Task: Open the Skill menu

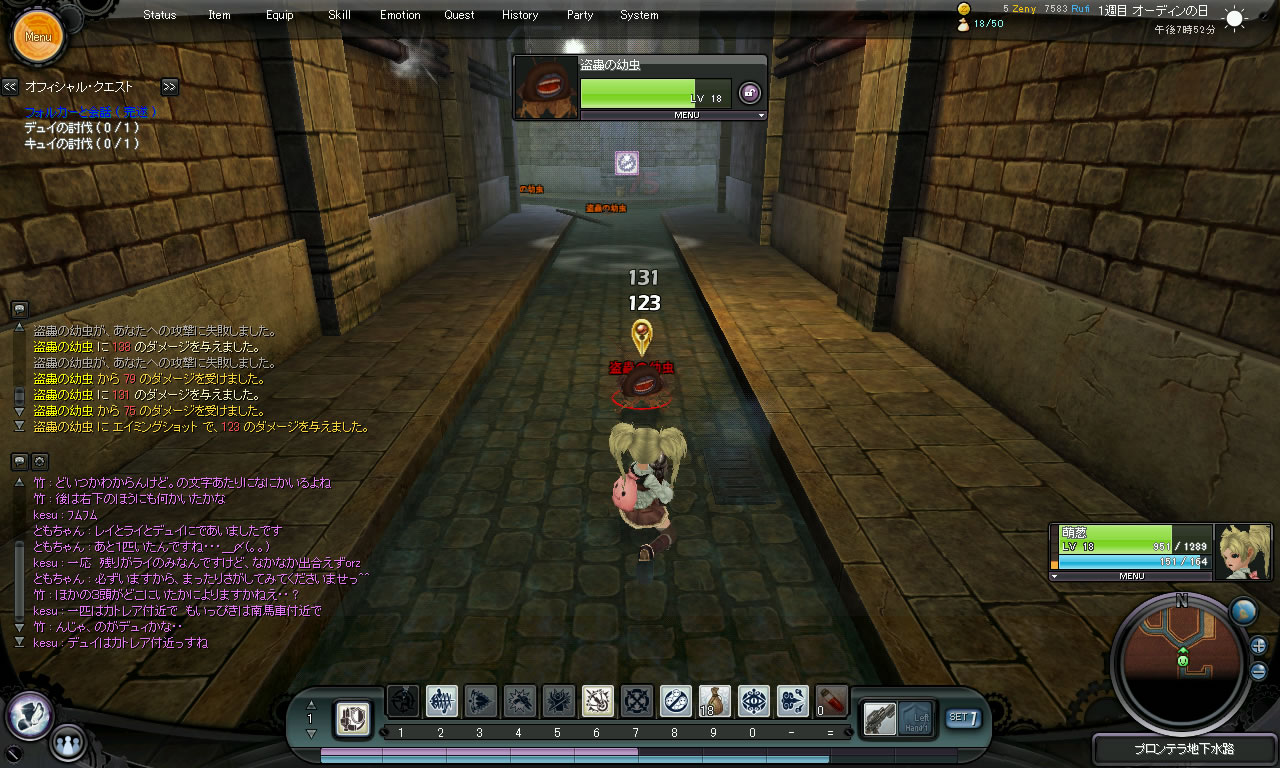Action: point(339,15)
